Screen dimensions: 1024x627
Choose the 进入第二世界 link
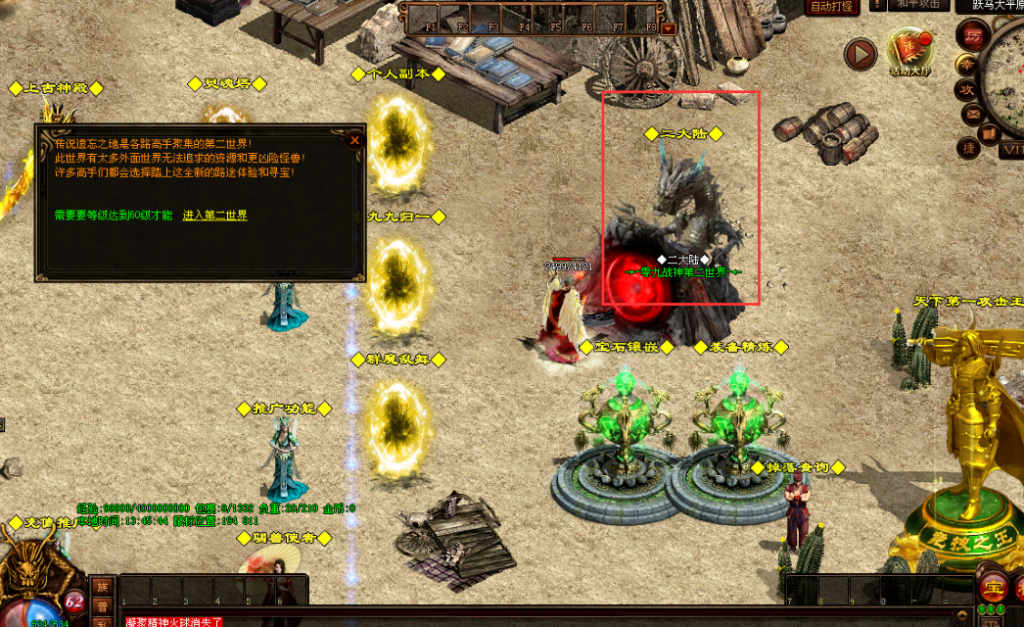214,215
